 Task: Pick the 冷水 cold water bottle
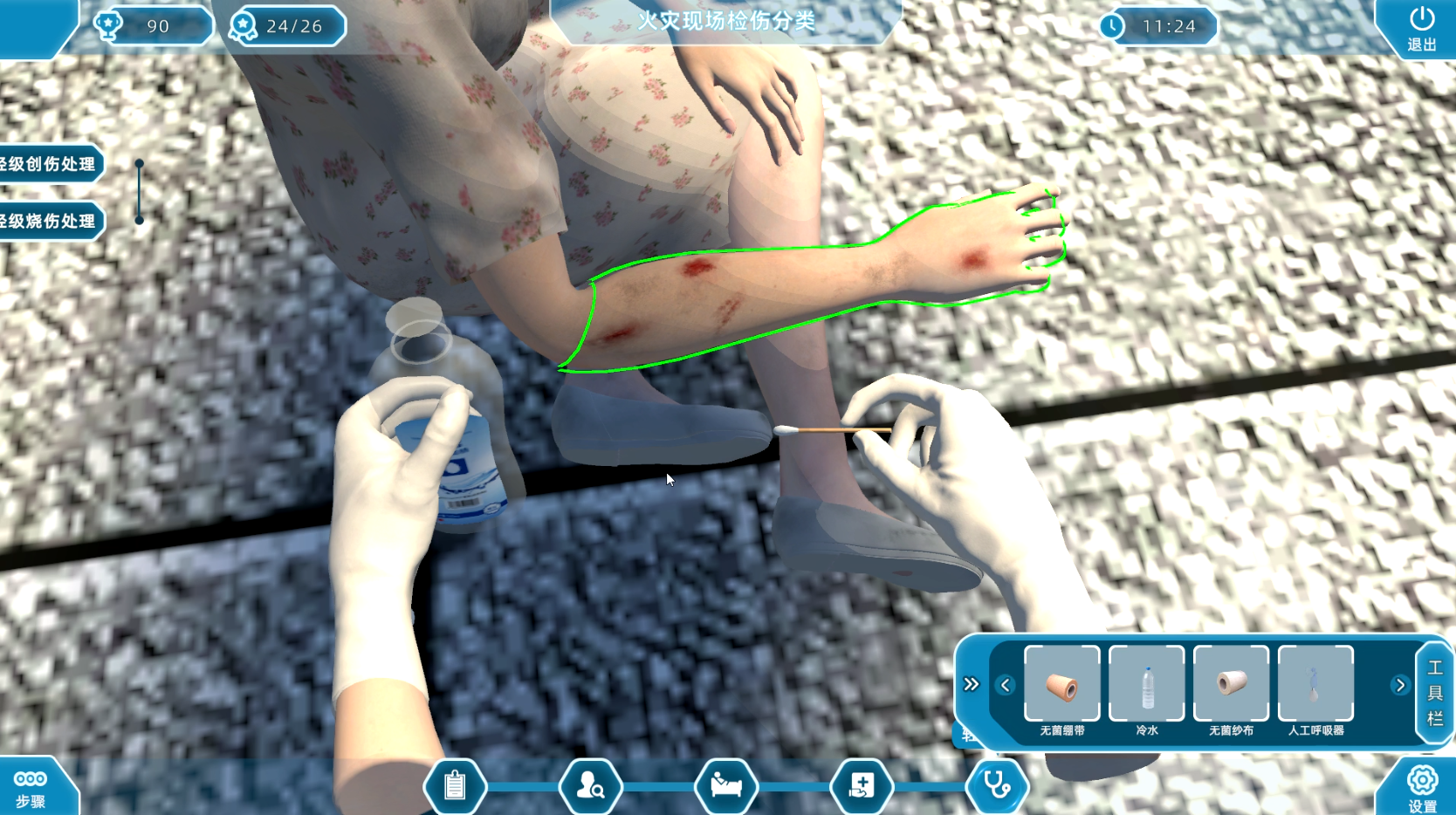click(1146, 685)
